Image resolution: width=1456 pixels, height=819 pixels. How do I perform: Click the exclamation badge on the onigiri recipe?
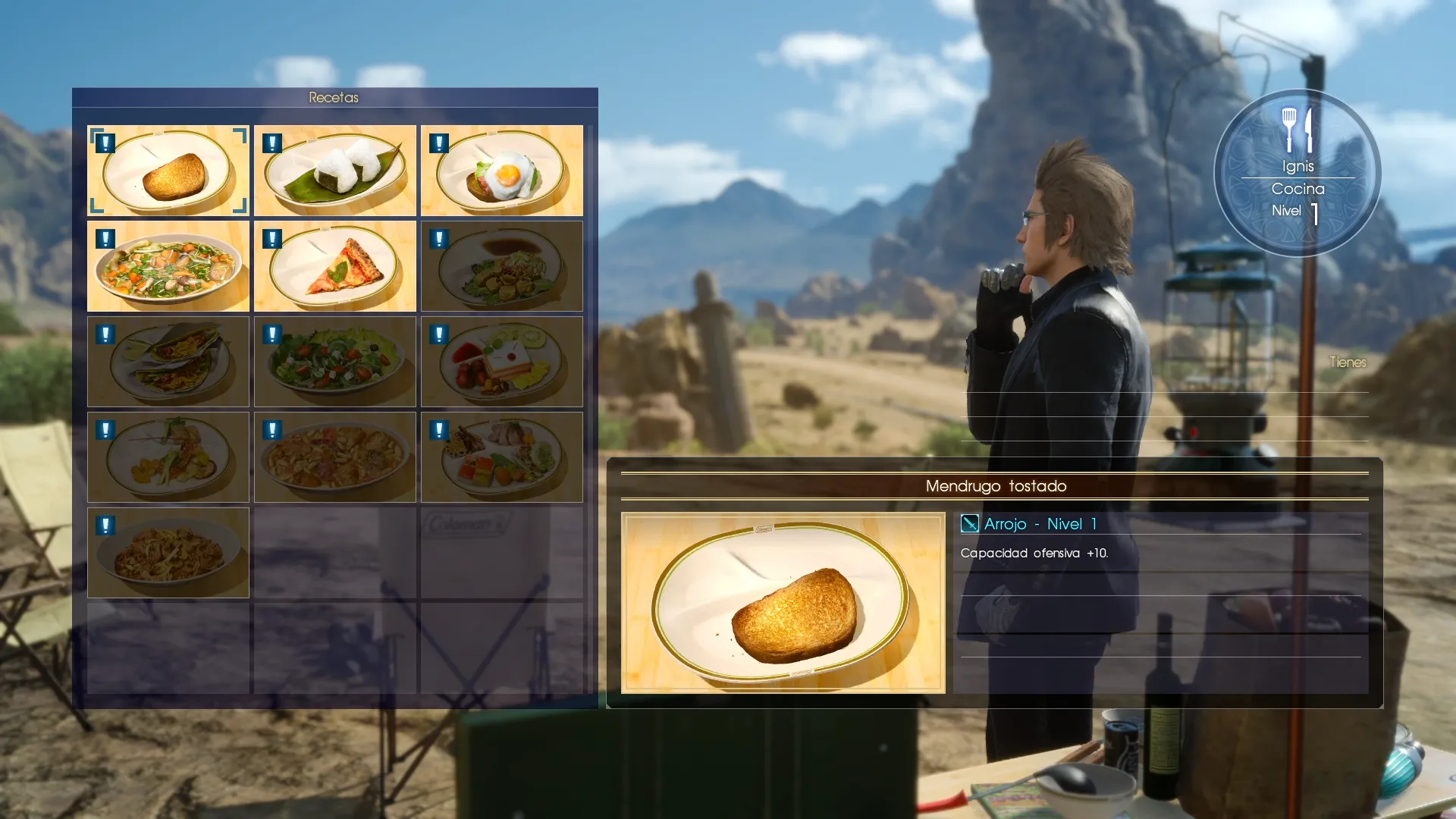point(271,142)
